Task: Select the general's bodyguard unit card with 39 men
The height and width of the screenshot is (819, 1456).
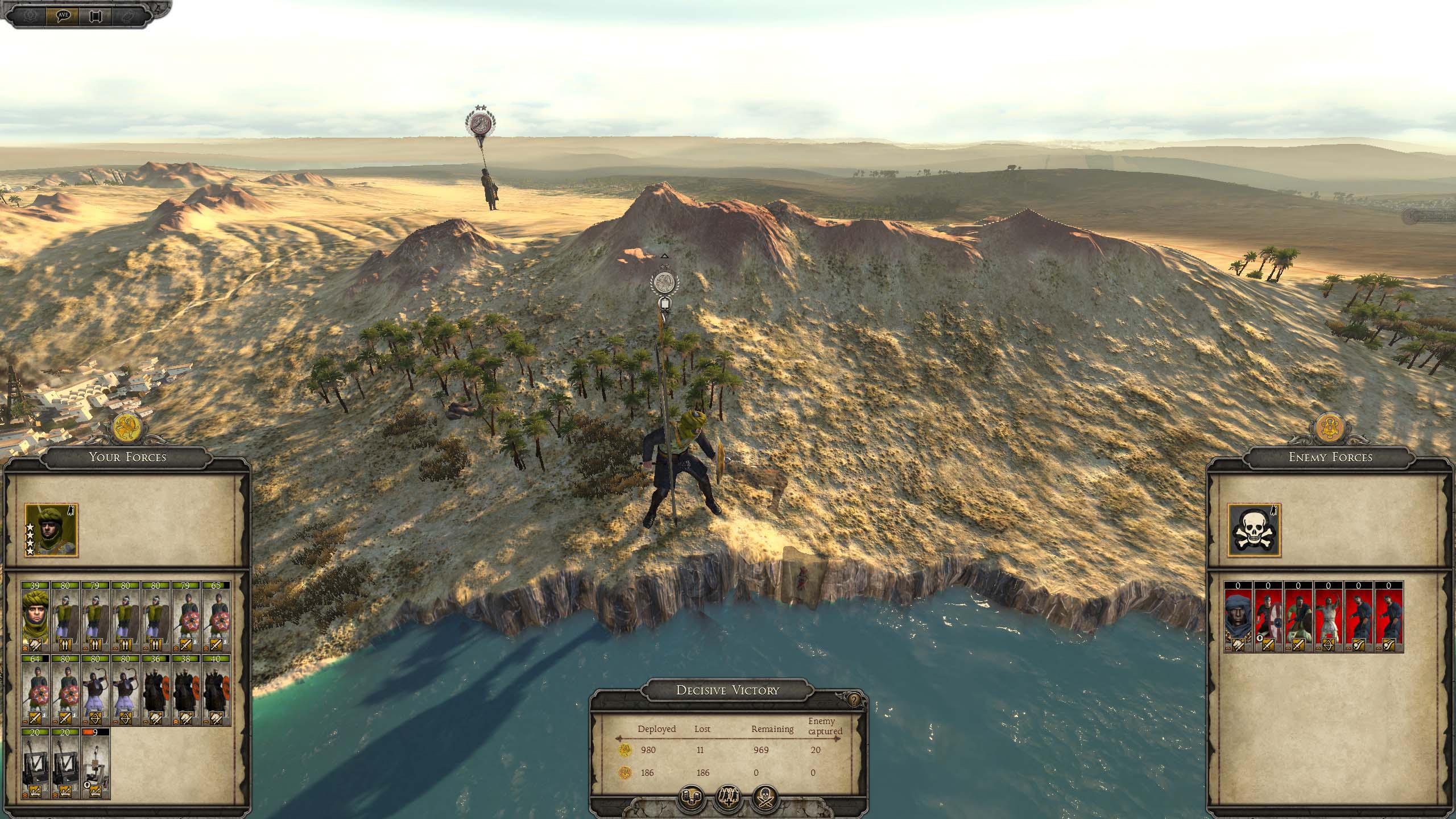Action: (36, 617)
